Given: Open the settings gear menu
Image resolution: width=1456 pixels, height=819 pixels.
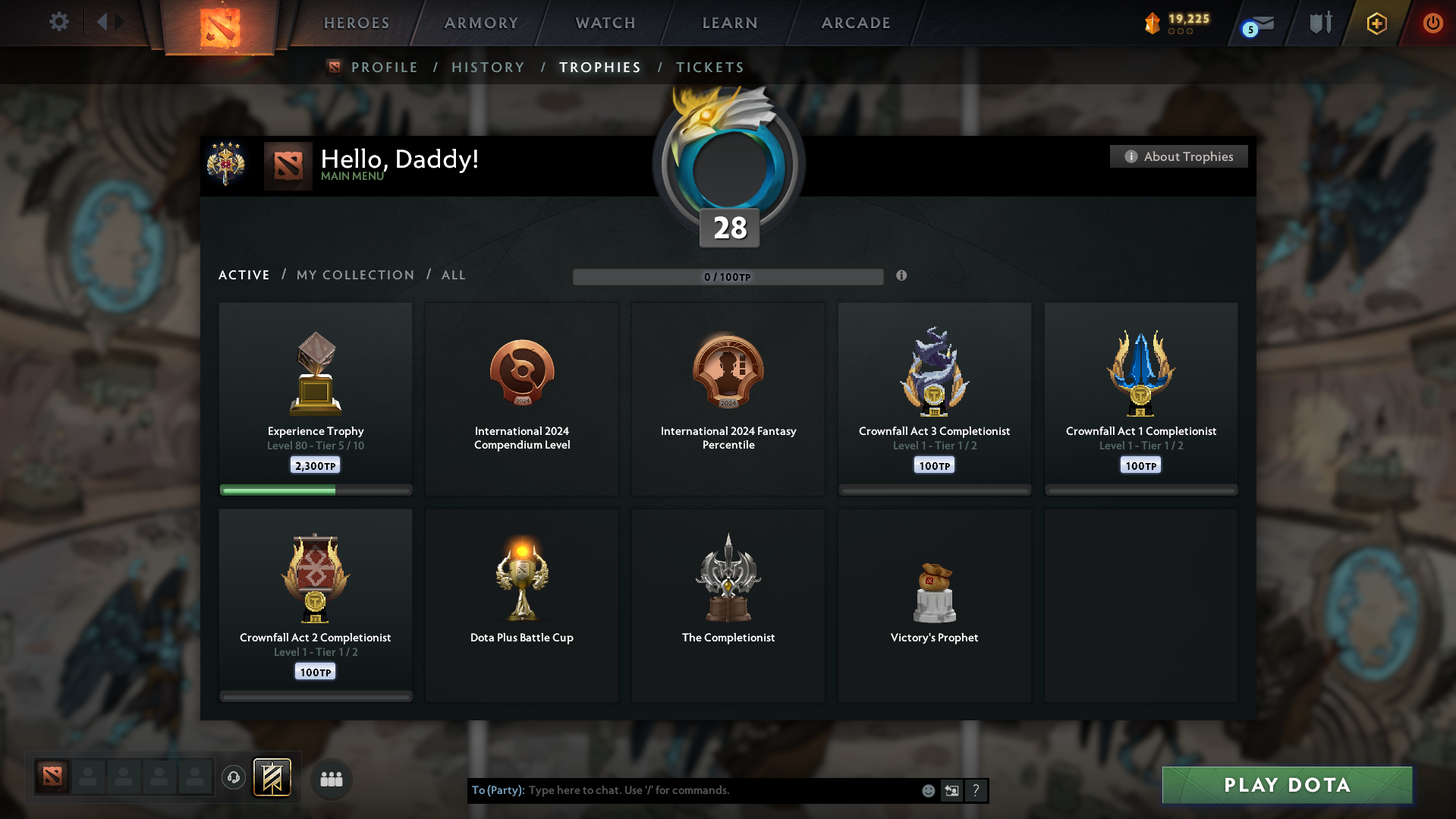Looking at the screenshot, I should pos(58,22).
